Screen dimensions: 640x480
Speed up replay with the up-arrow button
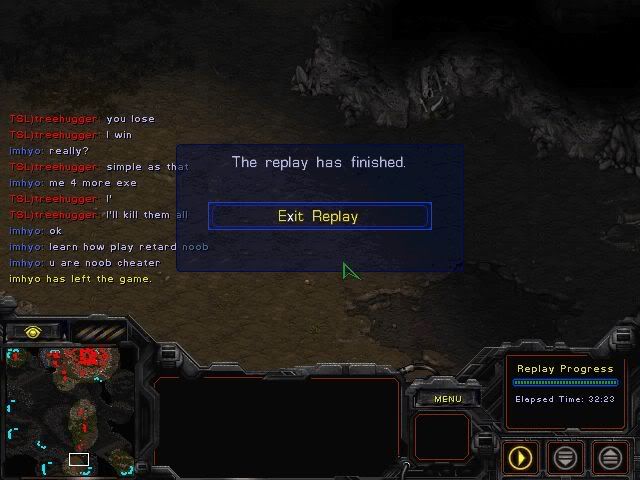(x=610, y=458)
